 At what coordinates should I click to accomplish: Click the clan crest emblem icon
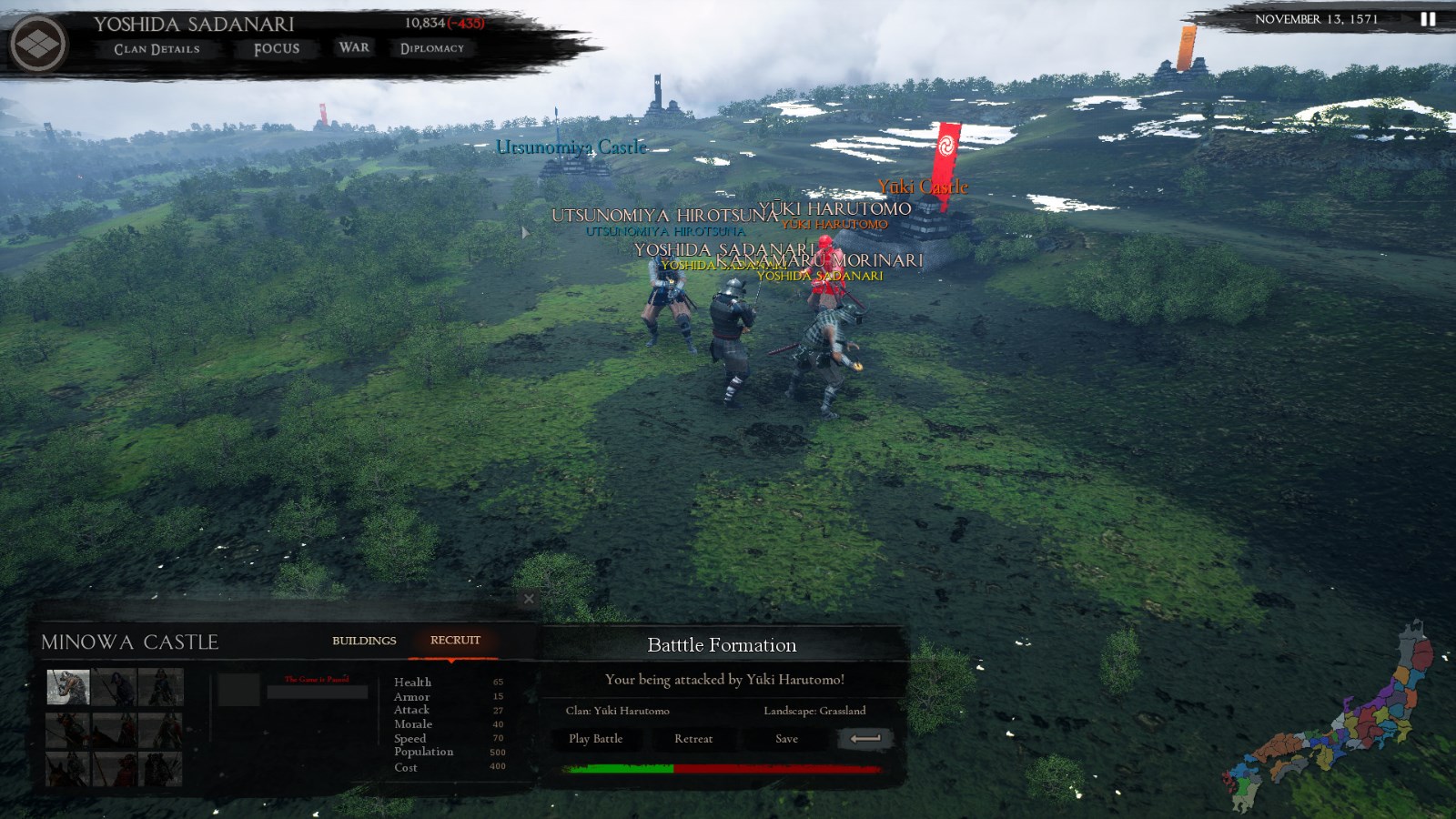click(37, 44)
